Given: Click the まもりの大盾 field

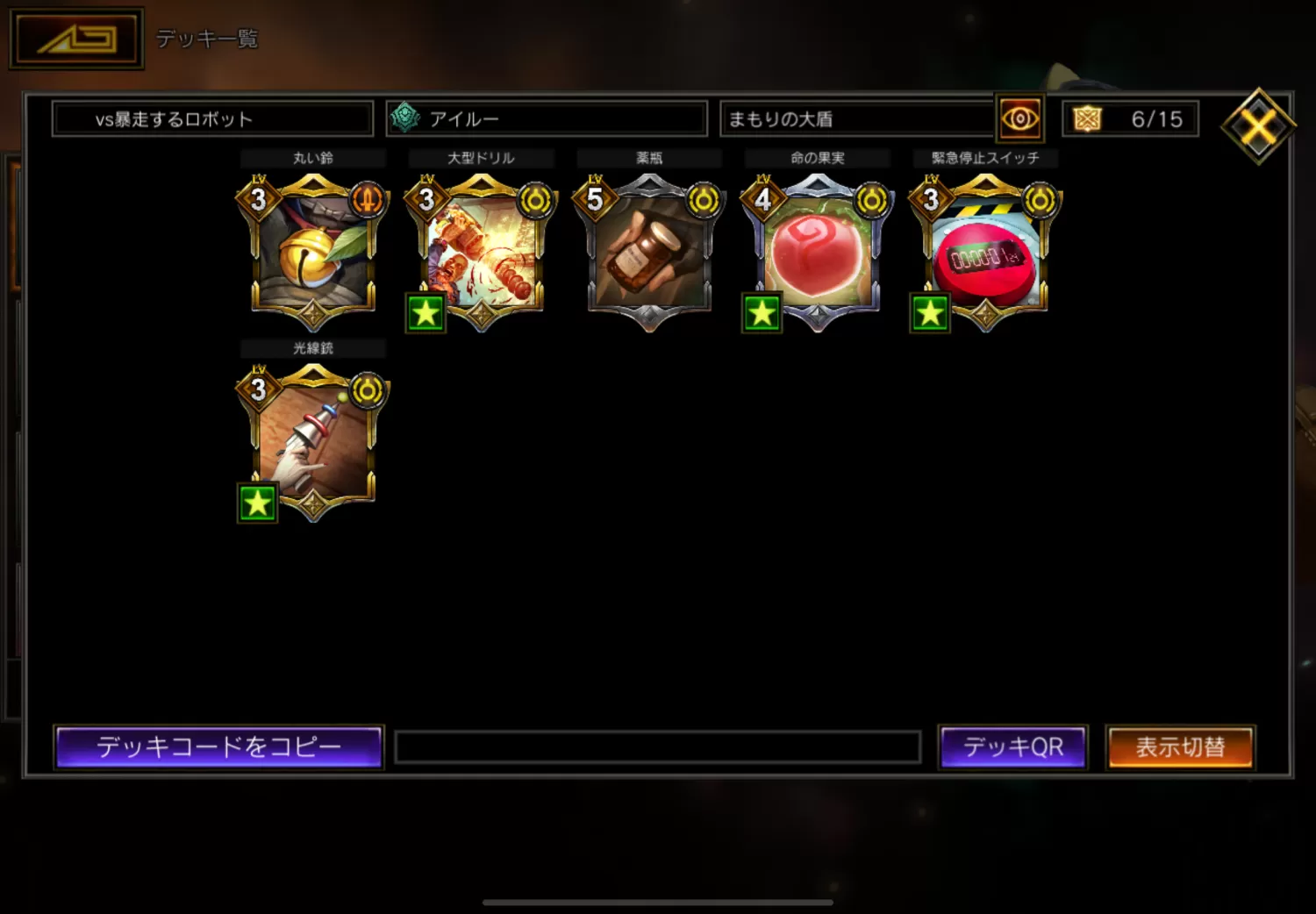Looking at the screenshot, I should click(856, 119).
